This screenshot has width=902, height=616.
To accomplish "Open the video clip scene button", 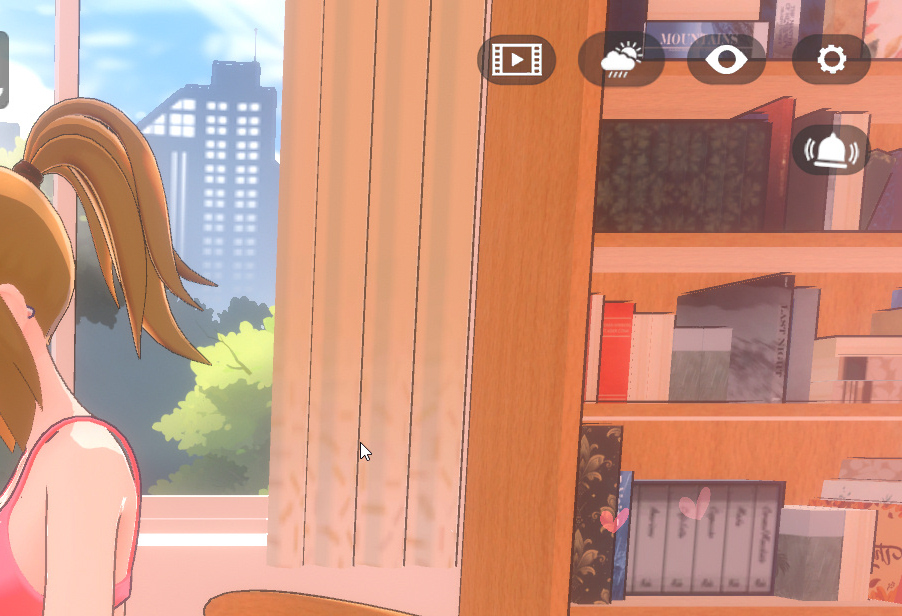I will click(x=516, y=60).
